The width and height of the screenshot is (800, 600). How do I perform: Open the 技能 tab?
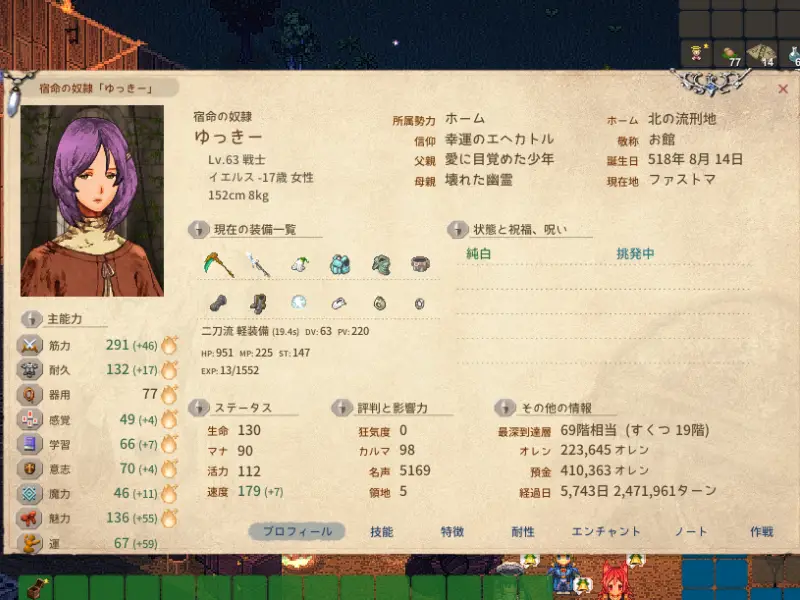point(381,532)
